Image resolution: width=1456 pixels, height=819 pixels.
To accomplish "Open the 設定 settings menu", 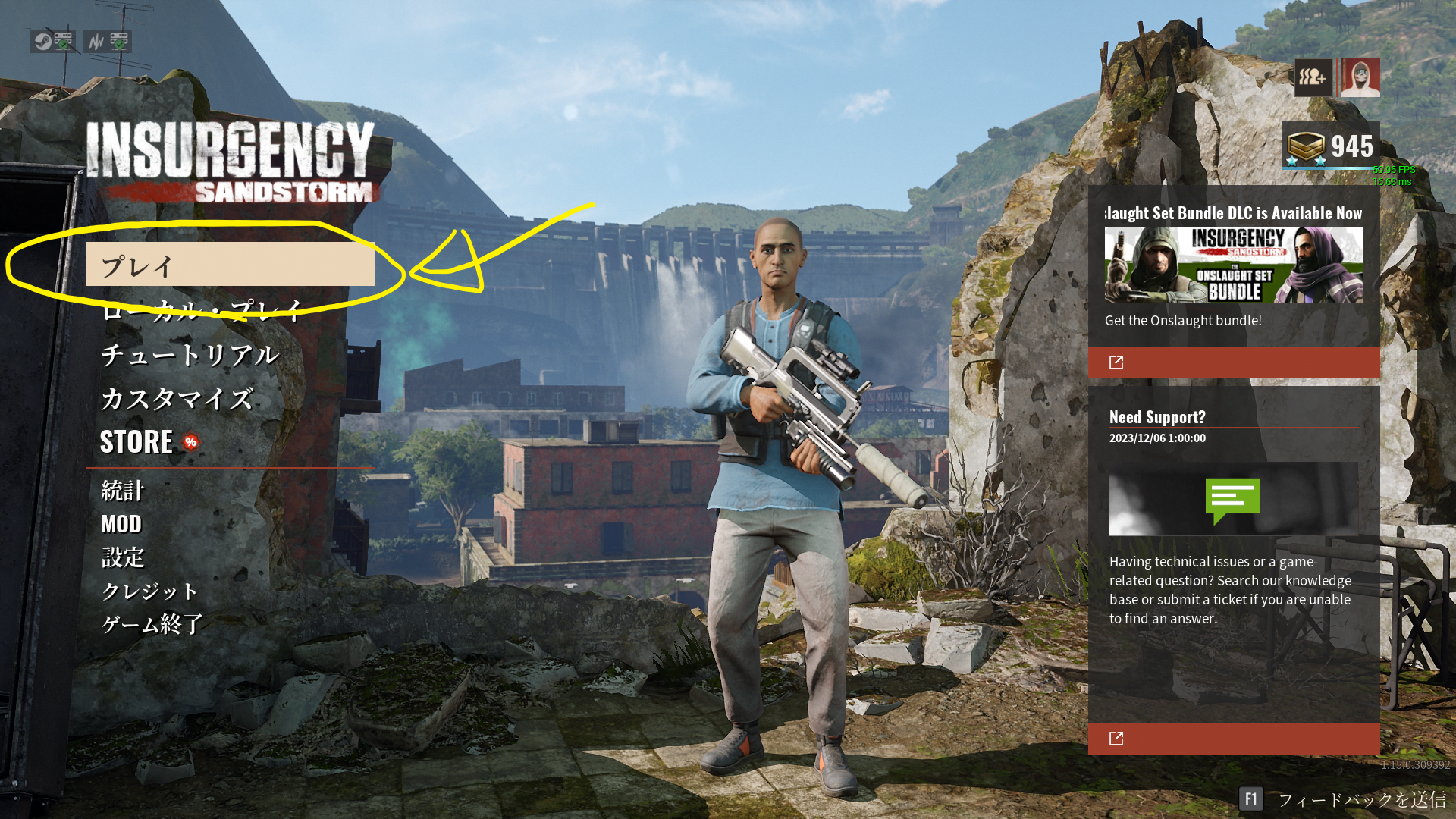I will pos(124,558).
